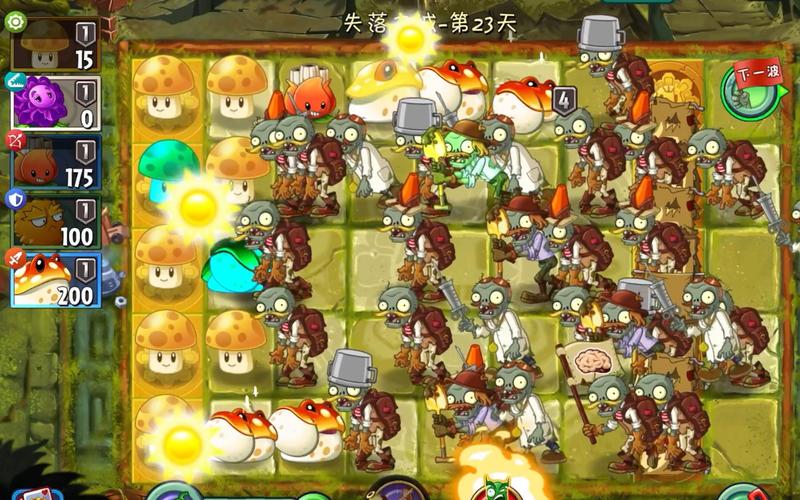
Task: Select the brown spiky nut seed packet
Action: (55, 221)
